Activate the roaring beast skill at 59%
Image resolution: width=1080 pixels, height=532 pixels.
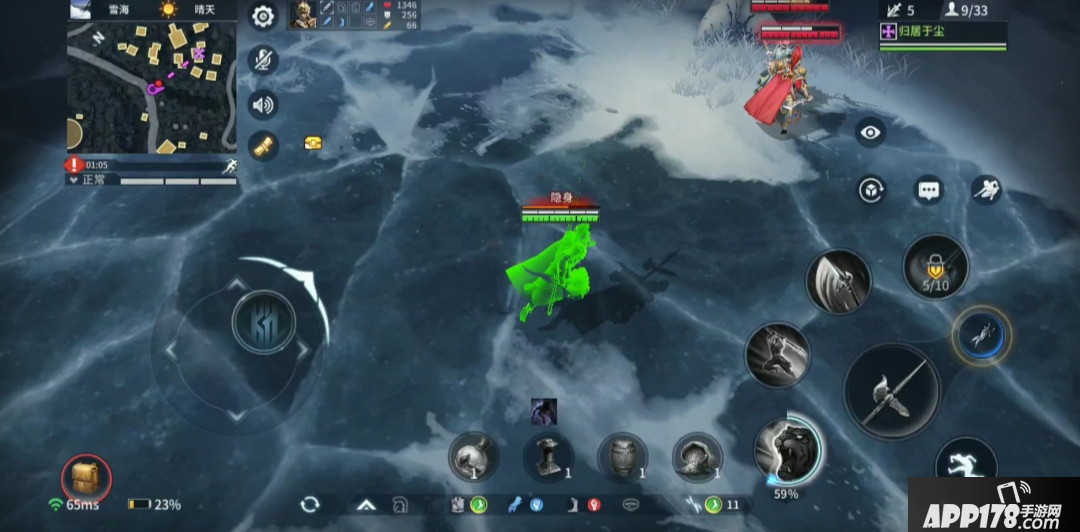pos(786,448)
